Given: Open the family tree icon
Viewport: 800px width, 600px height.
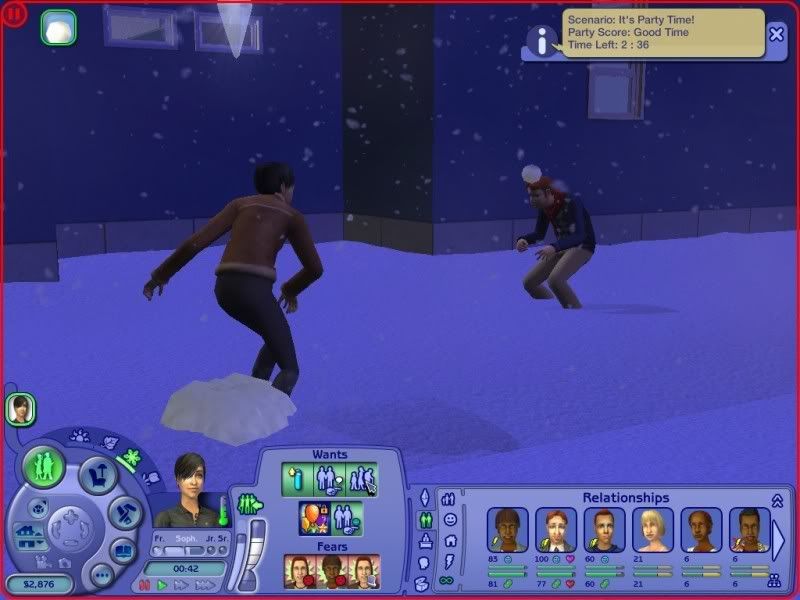Looking at the screenshot, I should 774,579.
